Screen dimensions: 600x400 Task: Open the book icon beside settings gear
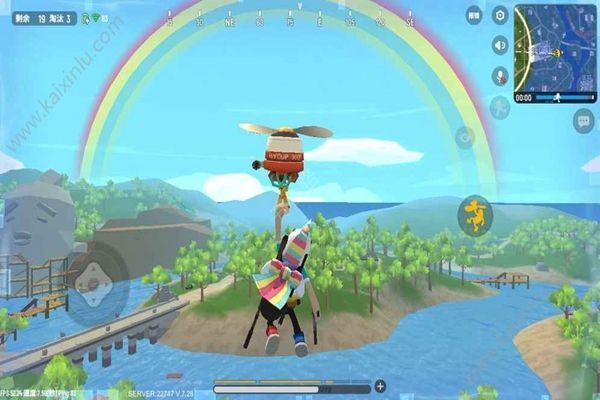[x=474, y=15]
